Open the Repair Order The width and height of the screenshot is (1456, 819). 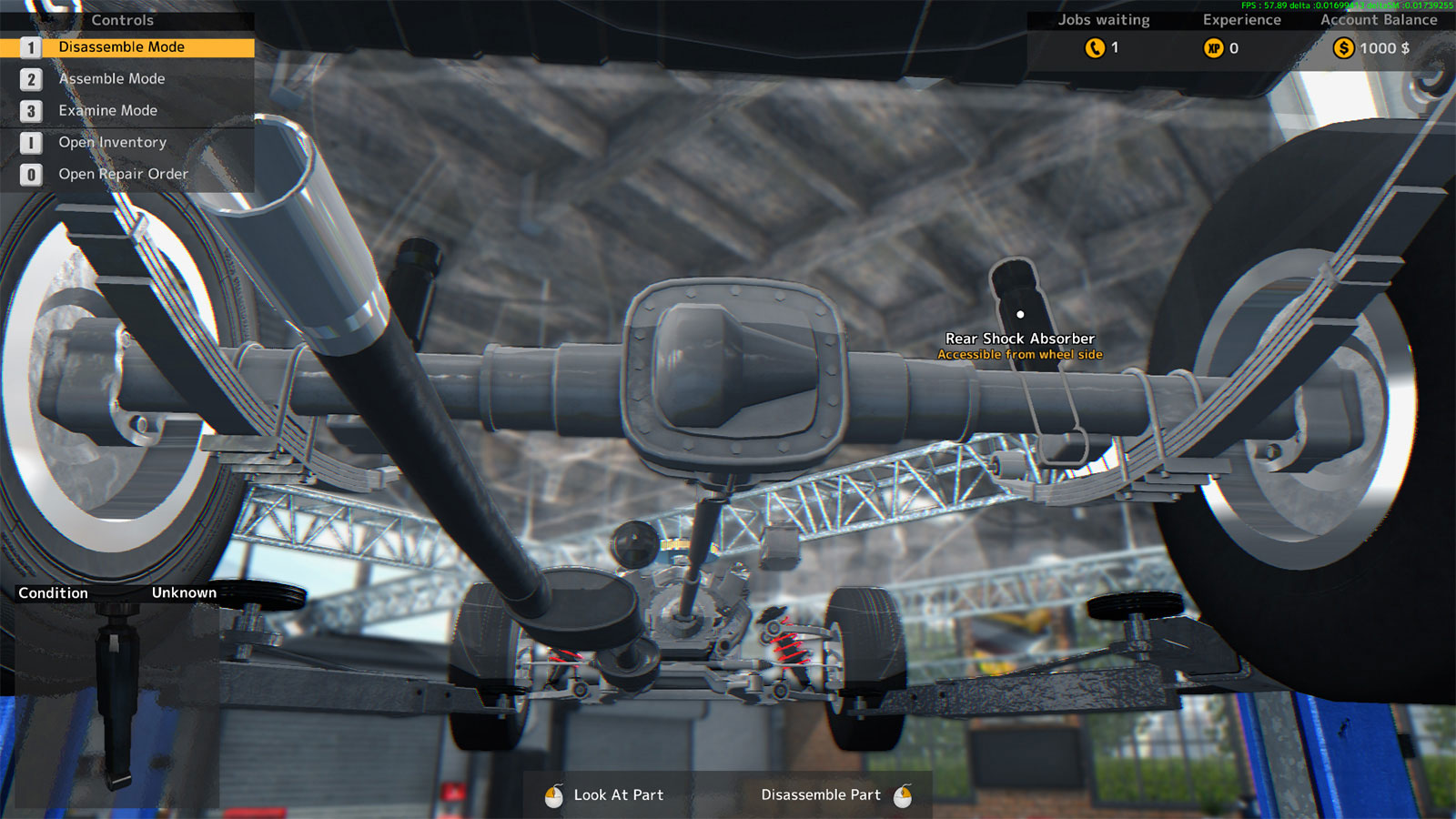coord(123,174)
